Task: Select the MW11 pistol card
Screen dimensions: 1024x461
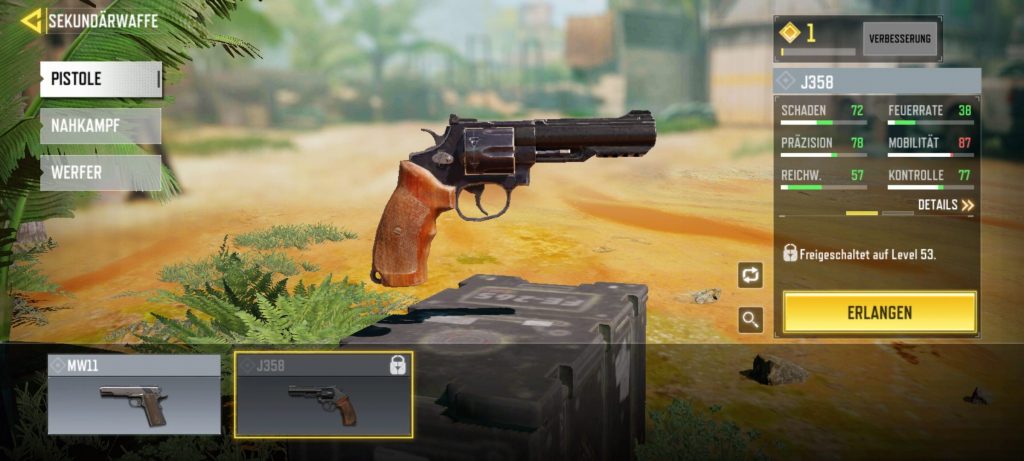Action: [134, 395]
